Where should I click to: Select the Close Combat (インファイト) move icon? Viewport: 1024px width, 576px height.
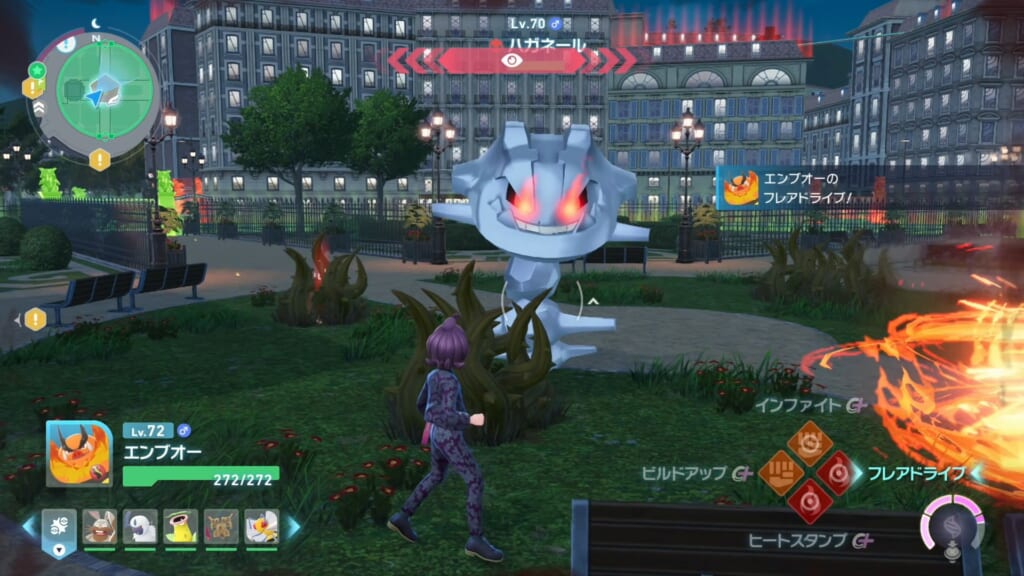pos(808,442)
